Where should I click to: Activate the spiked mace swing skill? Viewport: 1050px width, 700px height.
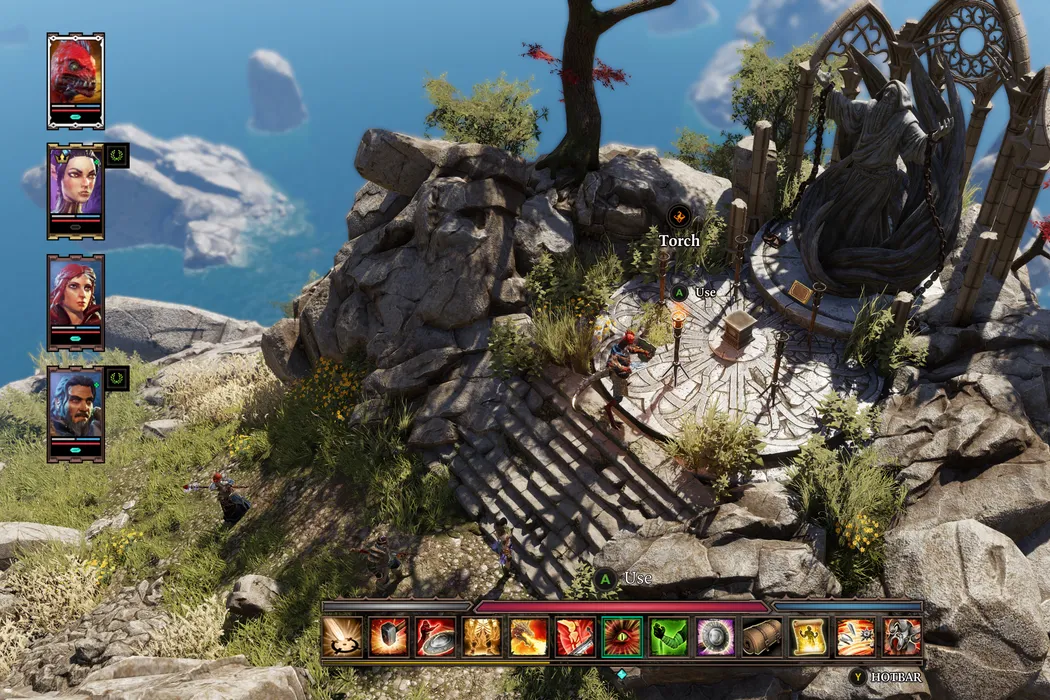(x=855, y=637)
